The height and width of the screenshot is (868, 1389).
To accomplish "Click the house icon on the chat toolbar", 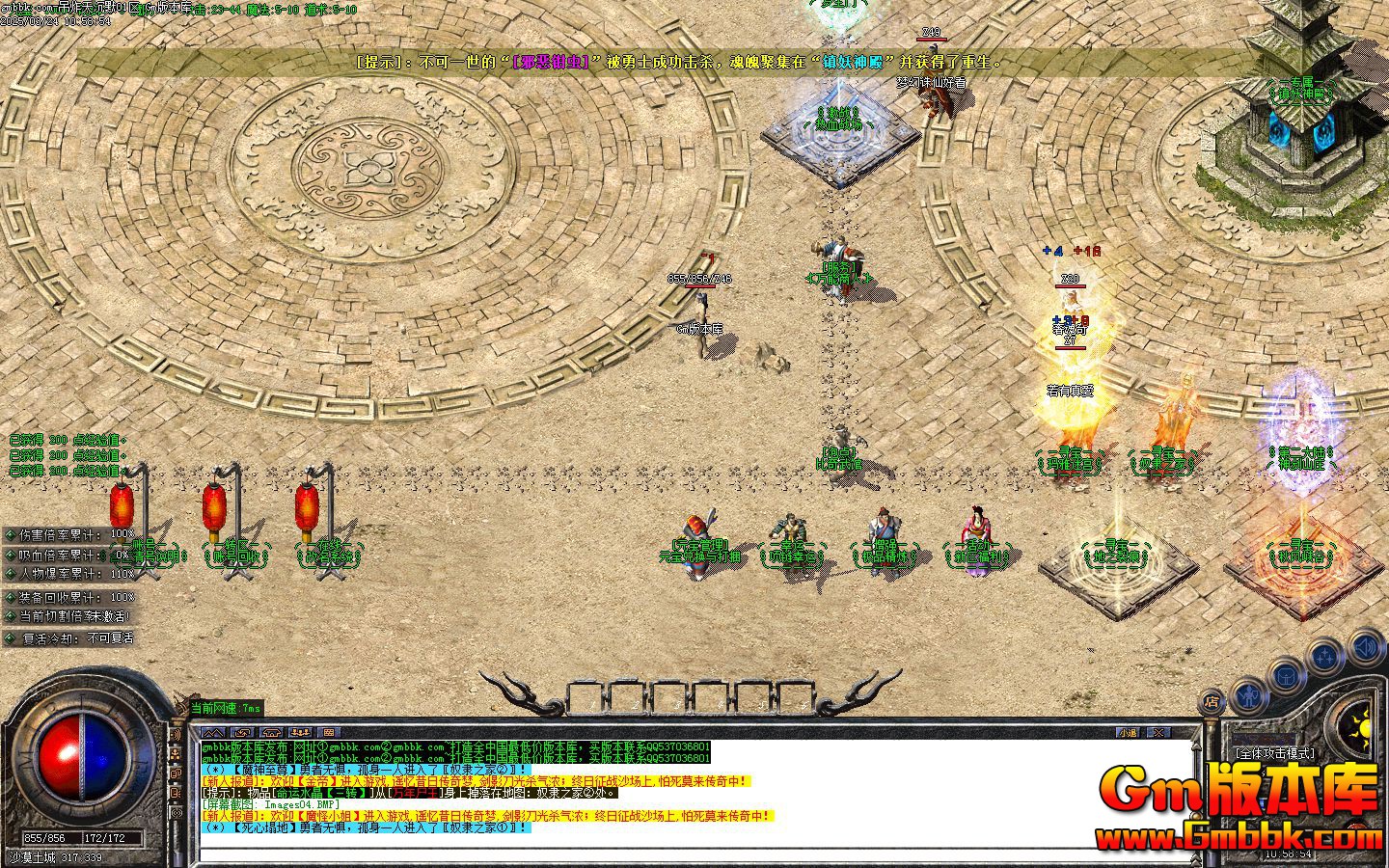I will [x=272, y=730].
